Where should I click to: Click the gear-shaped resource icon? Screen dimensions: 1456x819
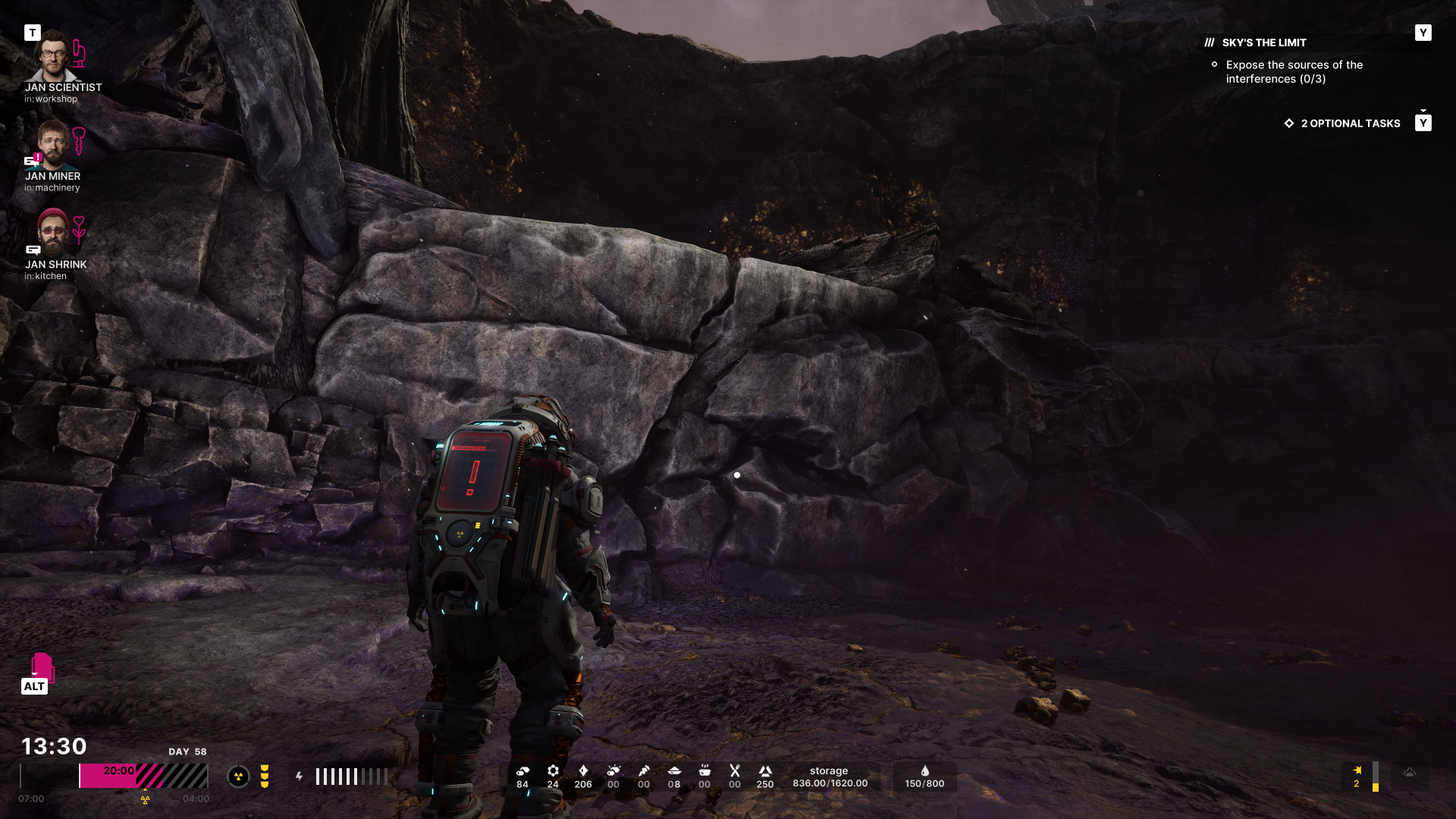pos(553,771)
